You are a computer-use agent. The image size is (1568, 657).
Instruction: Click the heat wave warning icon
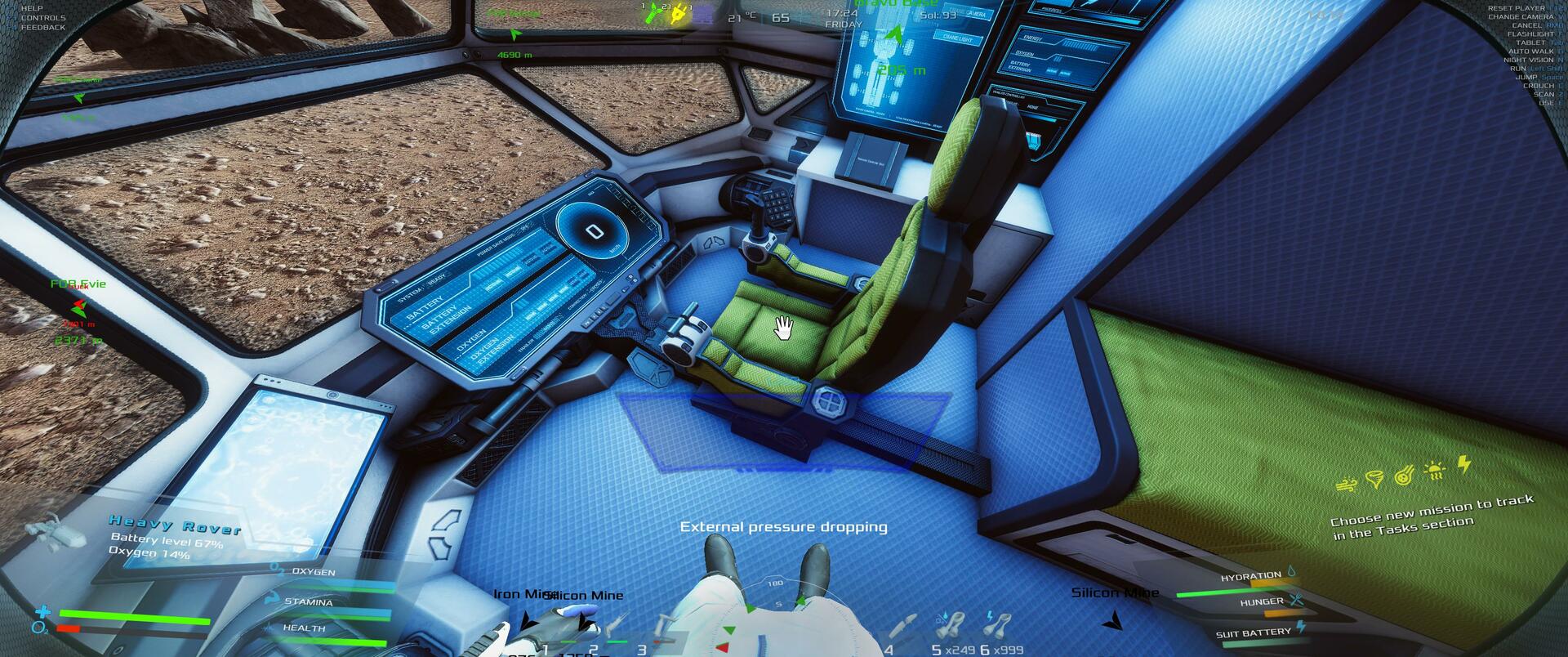[x=1434, y=470]
